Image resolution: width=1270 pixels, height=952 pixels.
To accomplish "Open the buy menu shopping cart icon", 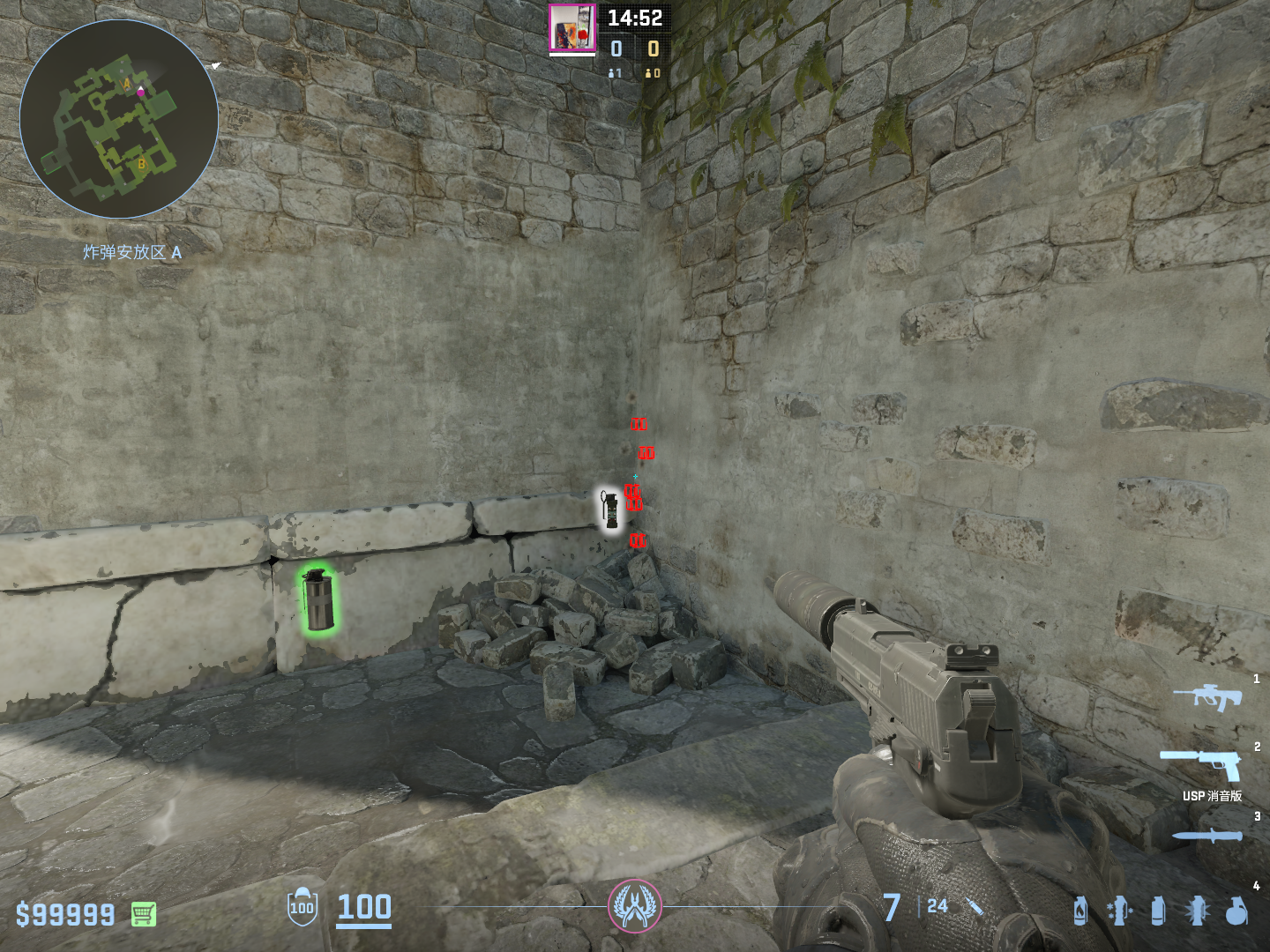I will pyautogui.click(x=144, y=914).
